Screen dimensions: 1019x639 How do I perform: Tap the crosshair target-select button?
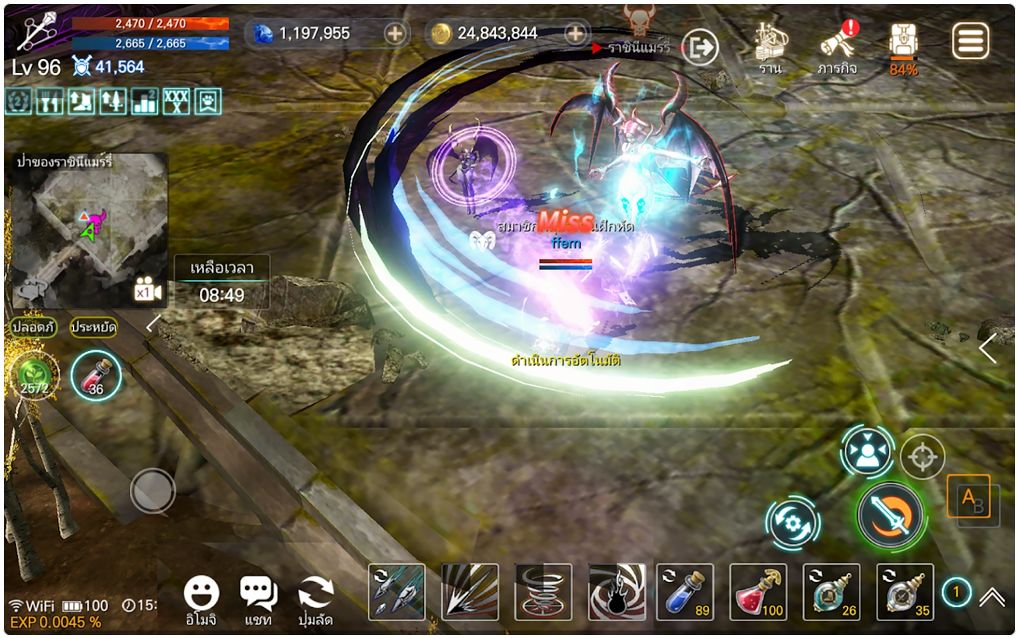tap(922, 458)
